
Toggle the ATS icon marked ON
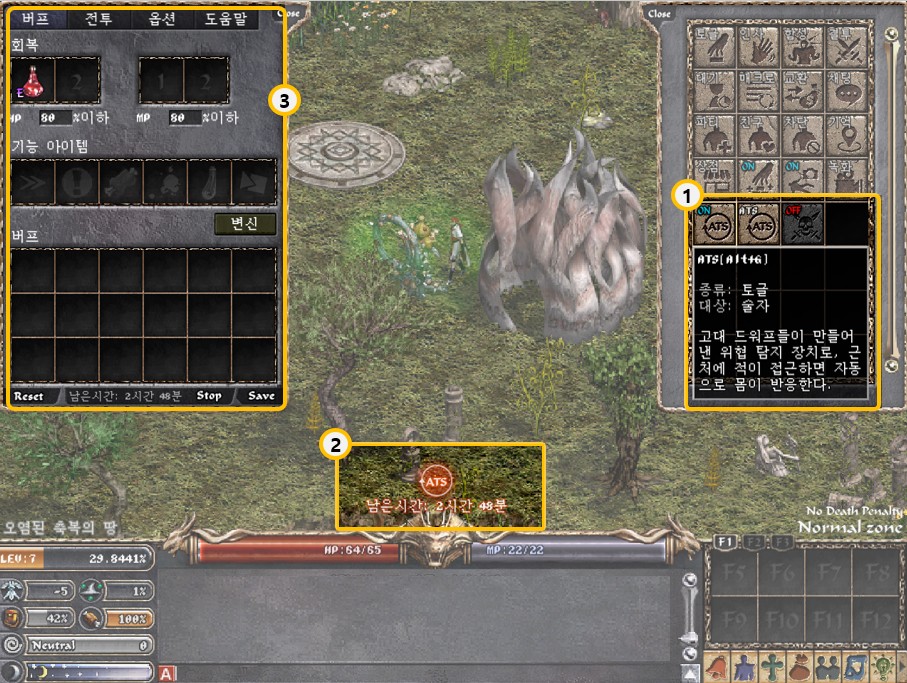[715, 227]
